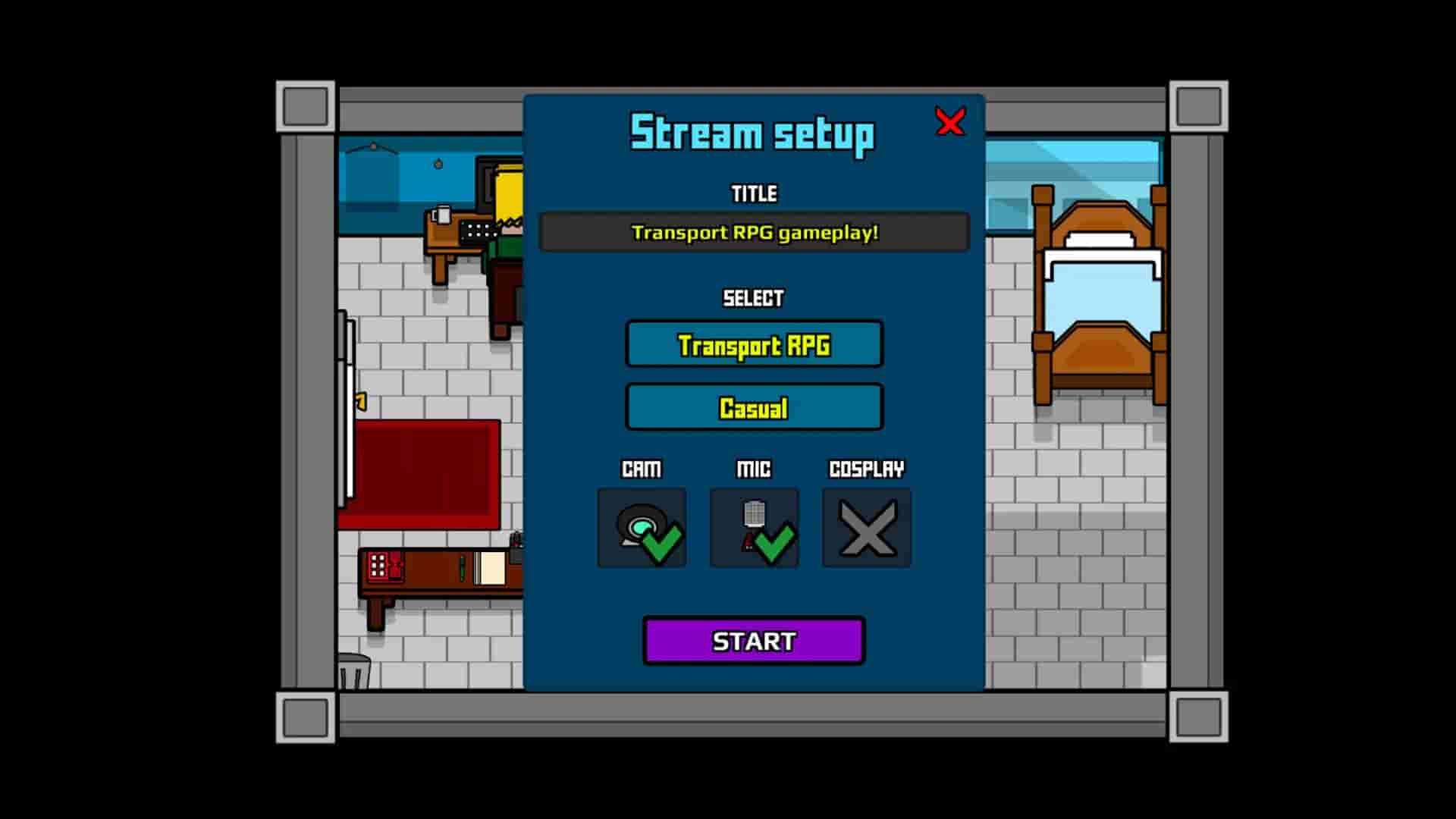Click the gray X icon under COSPLAY
The height and width of the screenshot is (819, 1456).
pos(866,527)
